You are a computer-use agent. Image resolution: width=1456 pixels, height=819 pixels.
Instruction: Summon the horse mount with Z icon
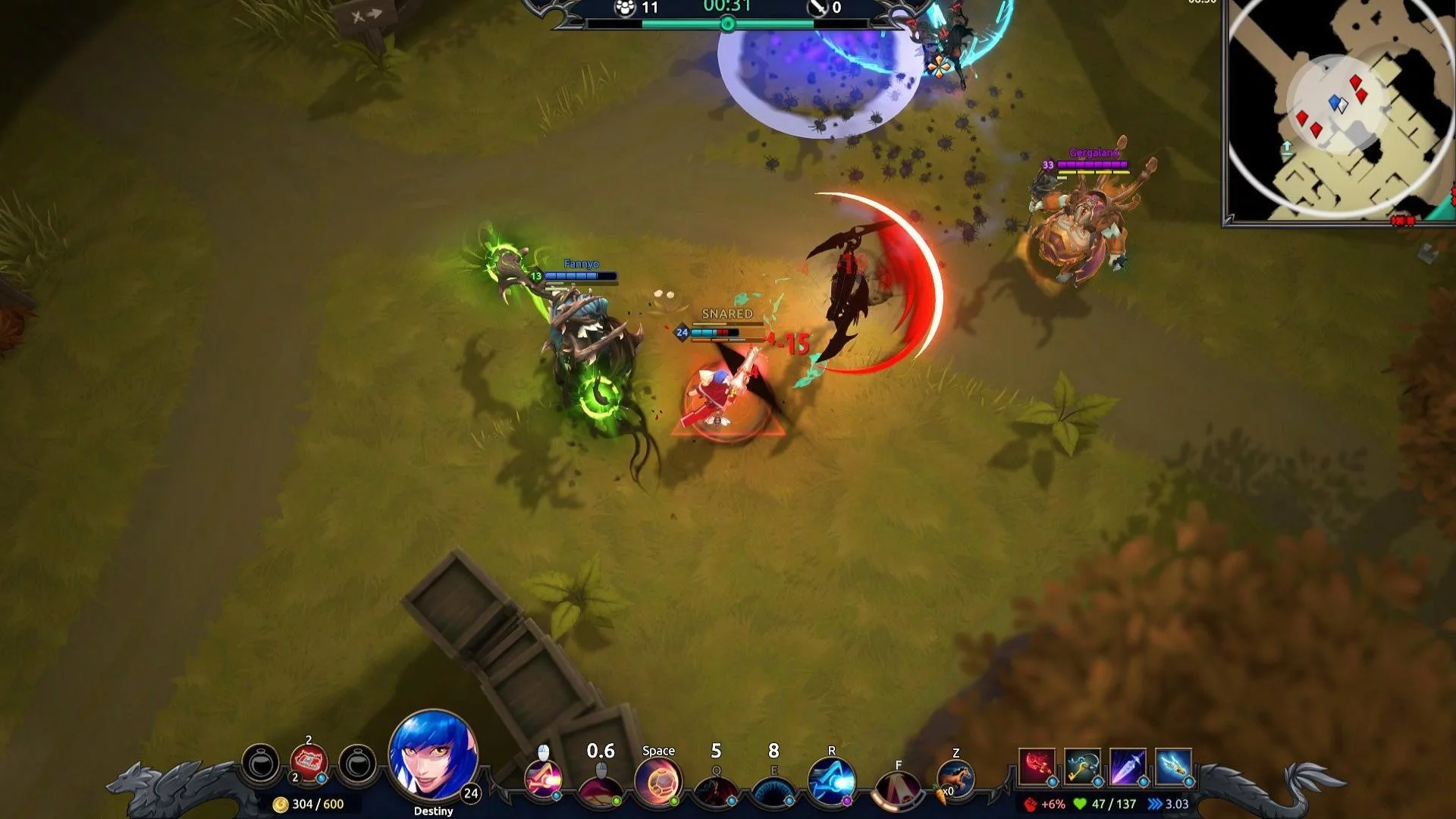[955, 780]
